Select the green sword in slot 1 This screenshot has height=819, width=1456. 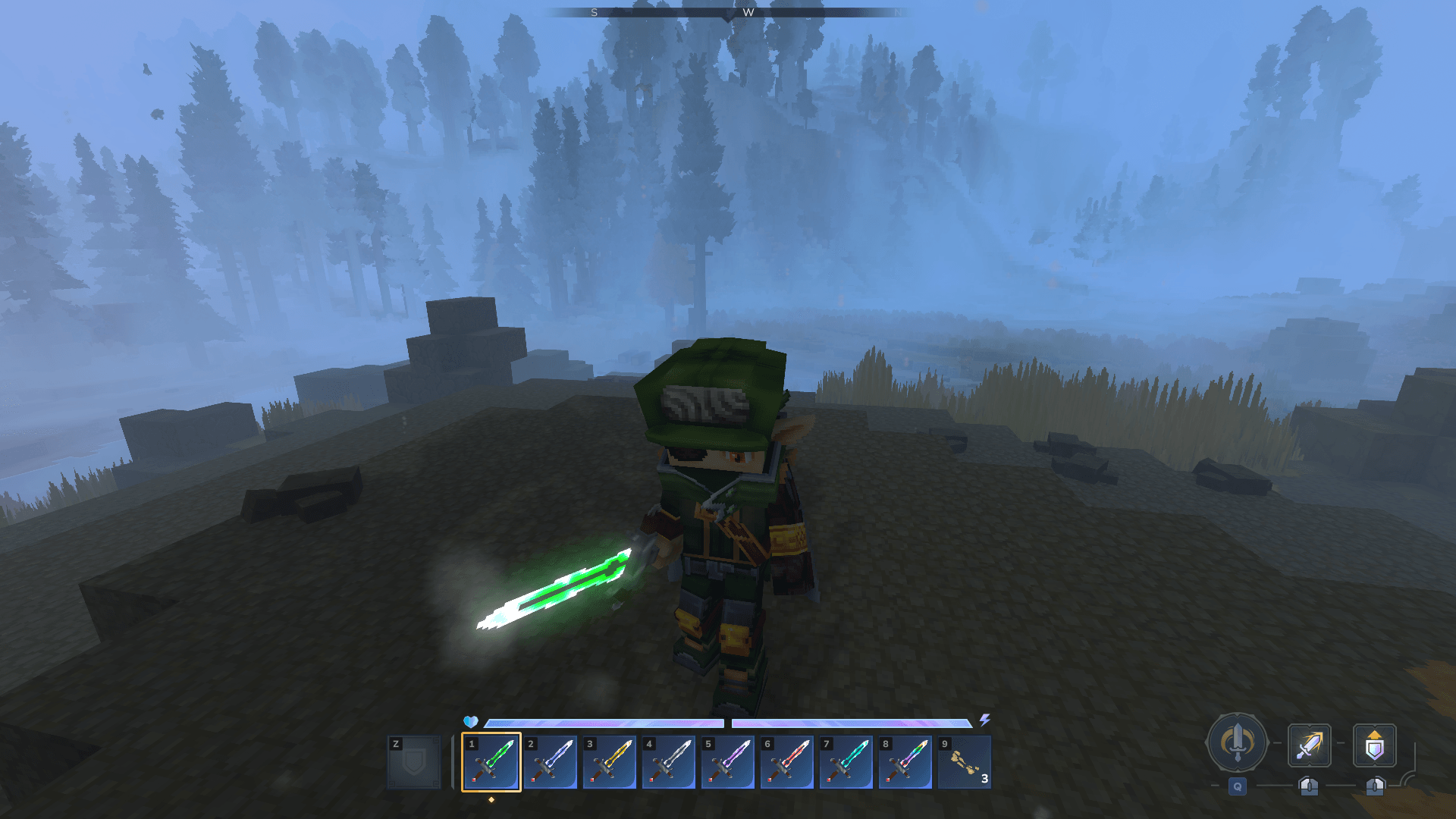(491, 762)
